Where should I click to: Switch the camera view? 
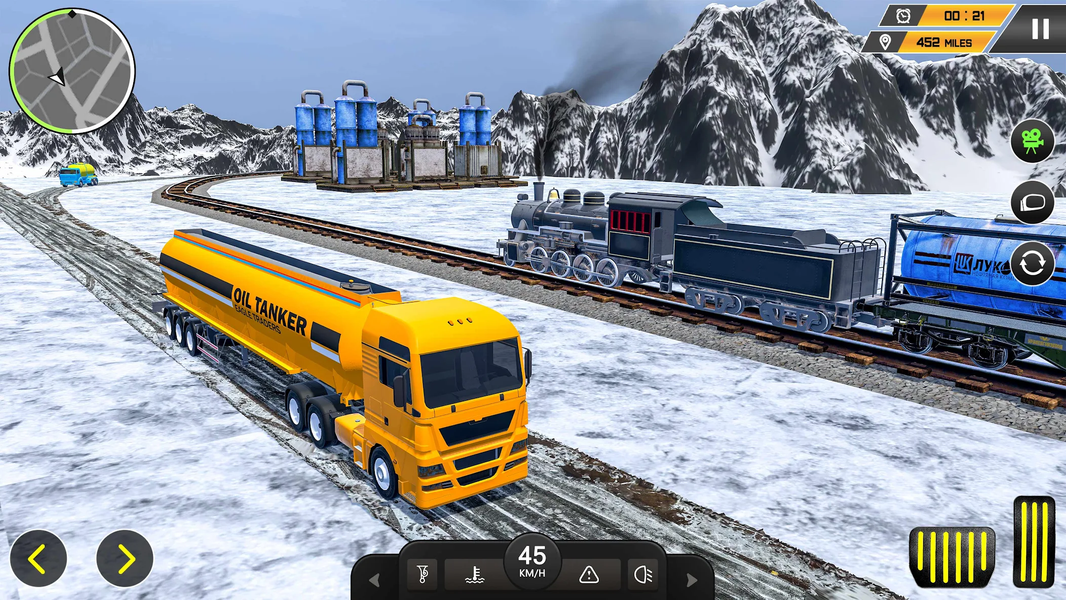point(1032,141)
